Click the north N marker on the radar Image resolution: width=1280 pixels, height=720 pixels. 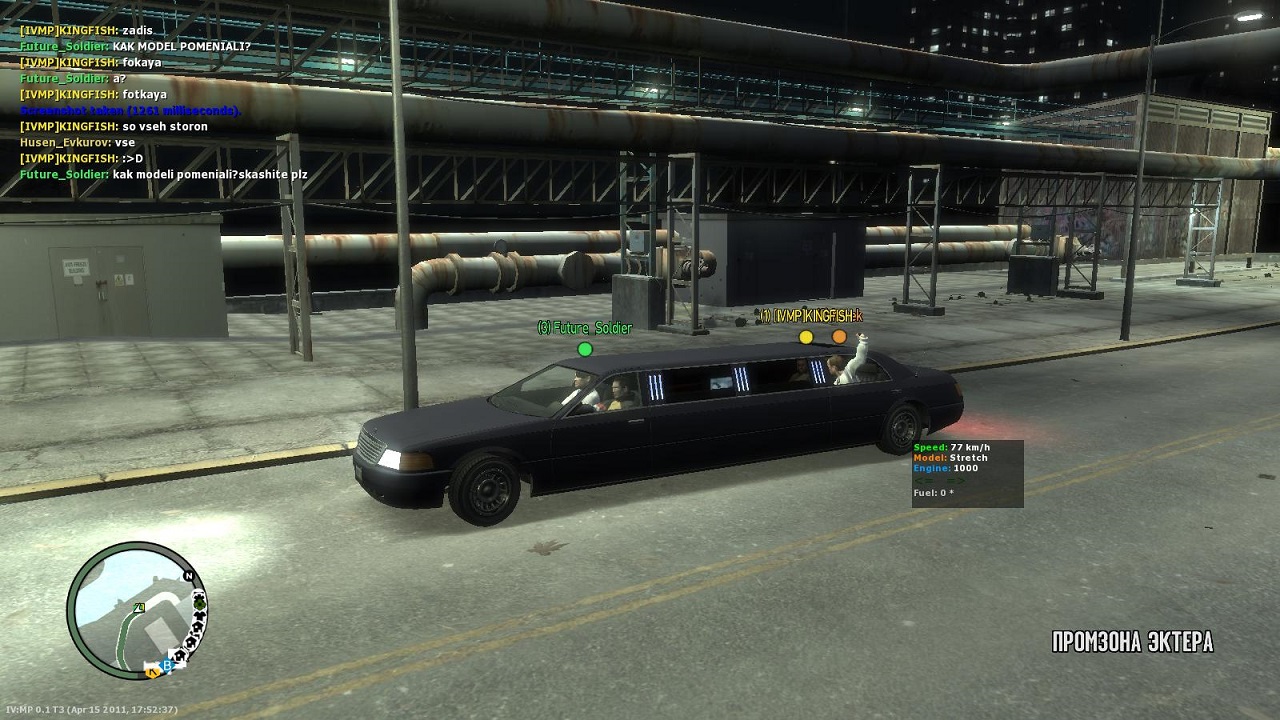pyautogui.click(x=188, y=577)
